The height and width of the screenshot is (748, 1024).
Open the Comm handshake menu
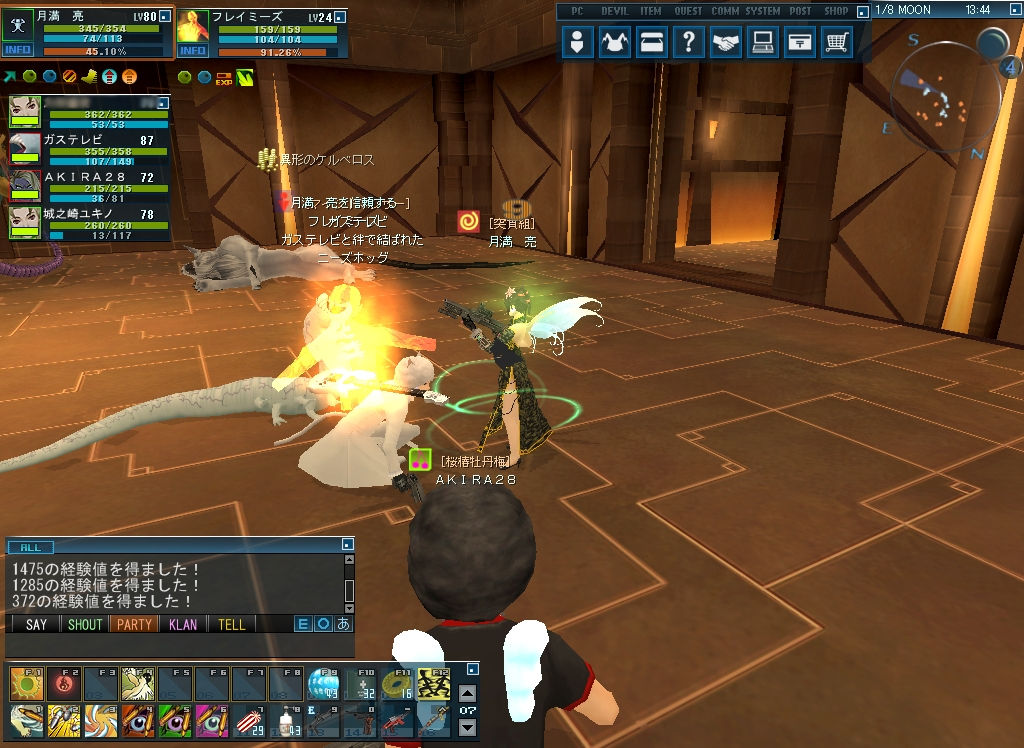coord(725,43)
